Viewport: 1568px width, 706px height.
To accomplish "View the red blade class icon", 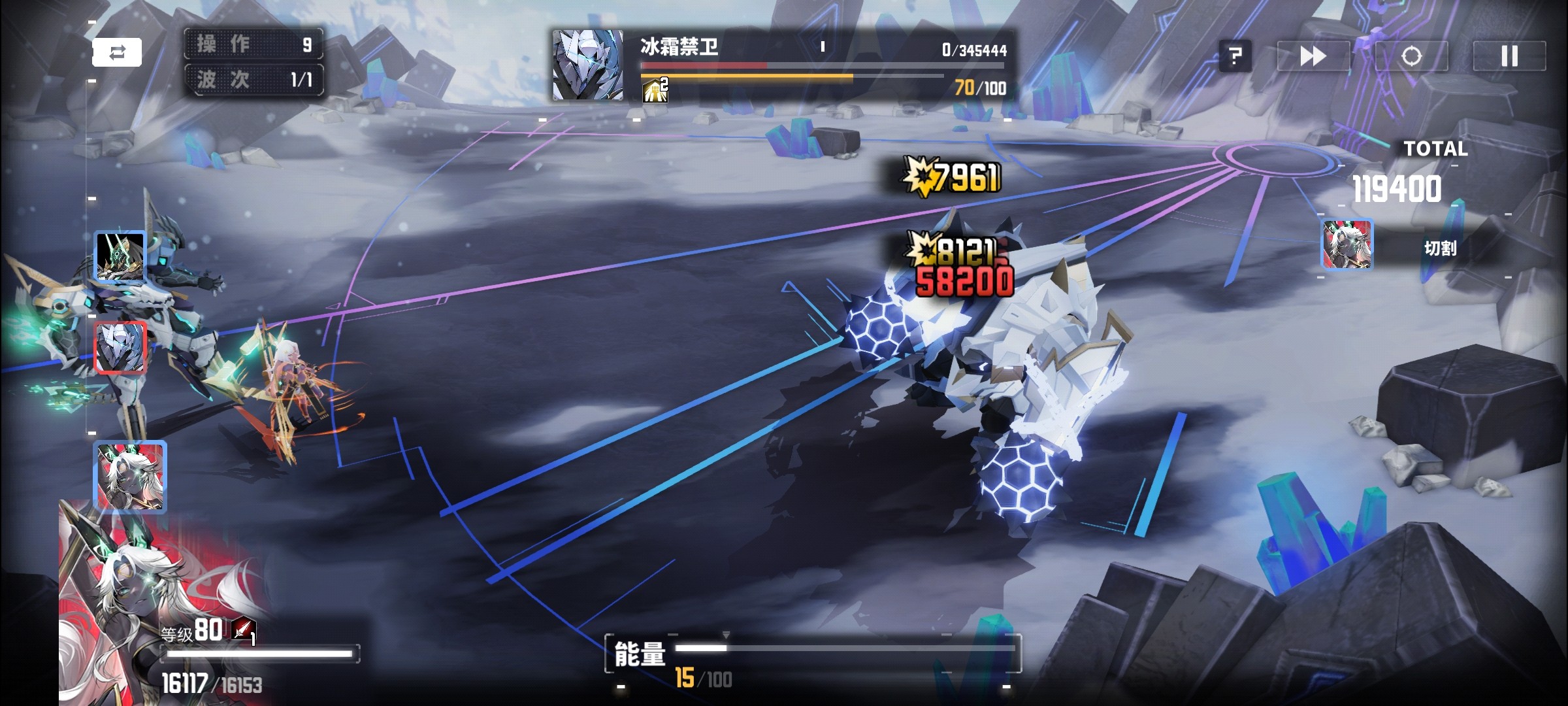I will point(243,630).
